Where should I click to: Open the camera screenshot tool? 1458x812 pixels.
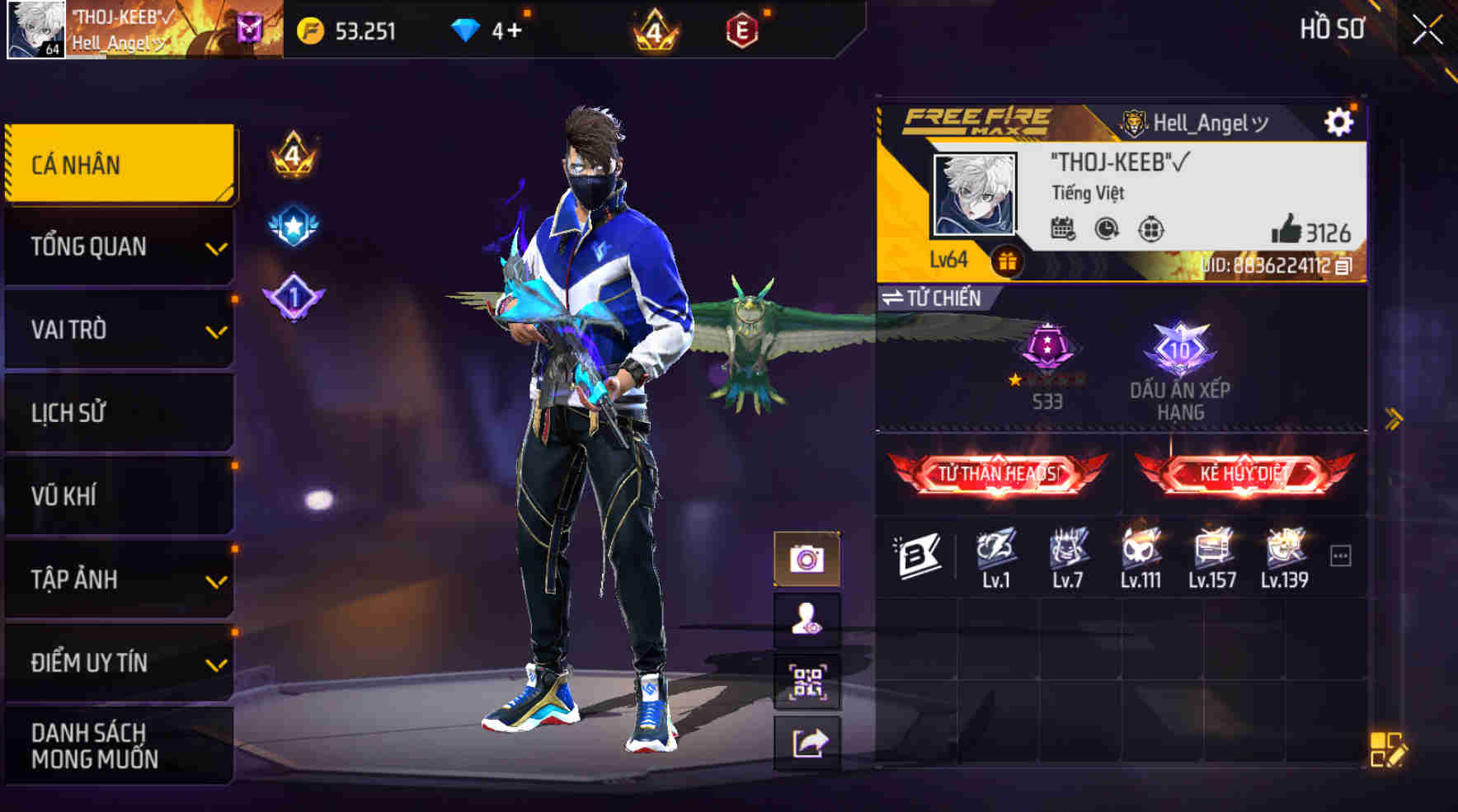point(805,558)
